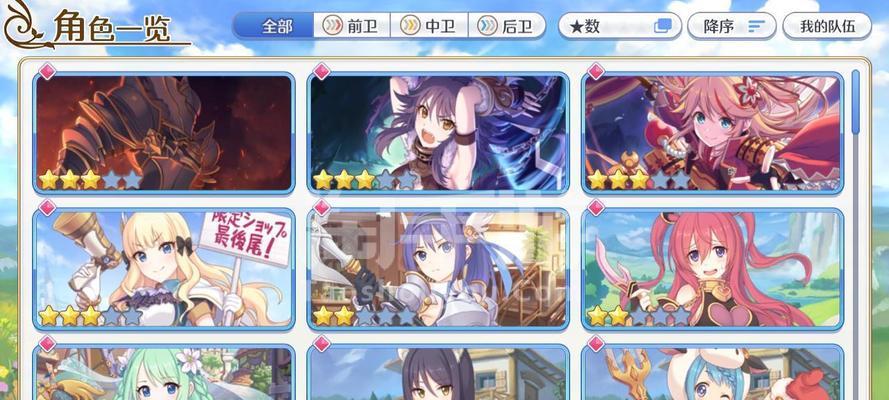This screenshot has width=889, height=400.
Task: Open the ★数 sort criteria selector
Action: pos(619,26)
